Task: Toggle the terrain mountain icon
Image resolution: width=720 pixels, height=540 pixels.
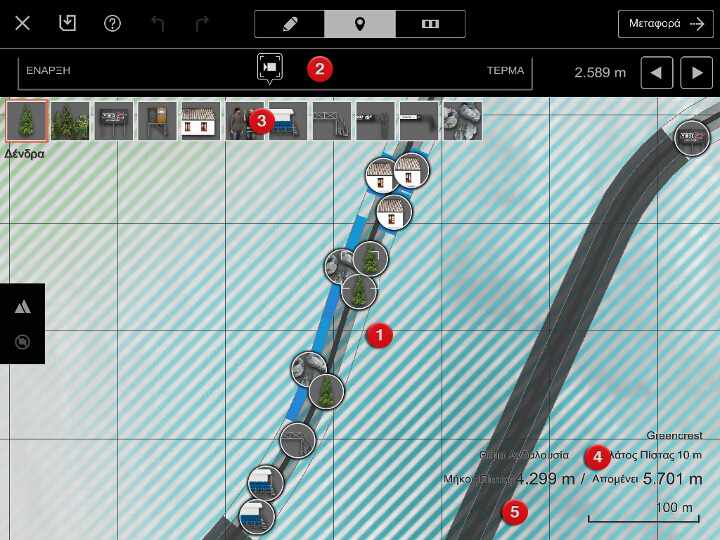Action: (22, 307)
